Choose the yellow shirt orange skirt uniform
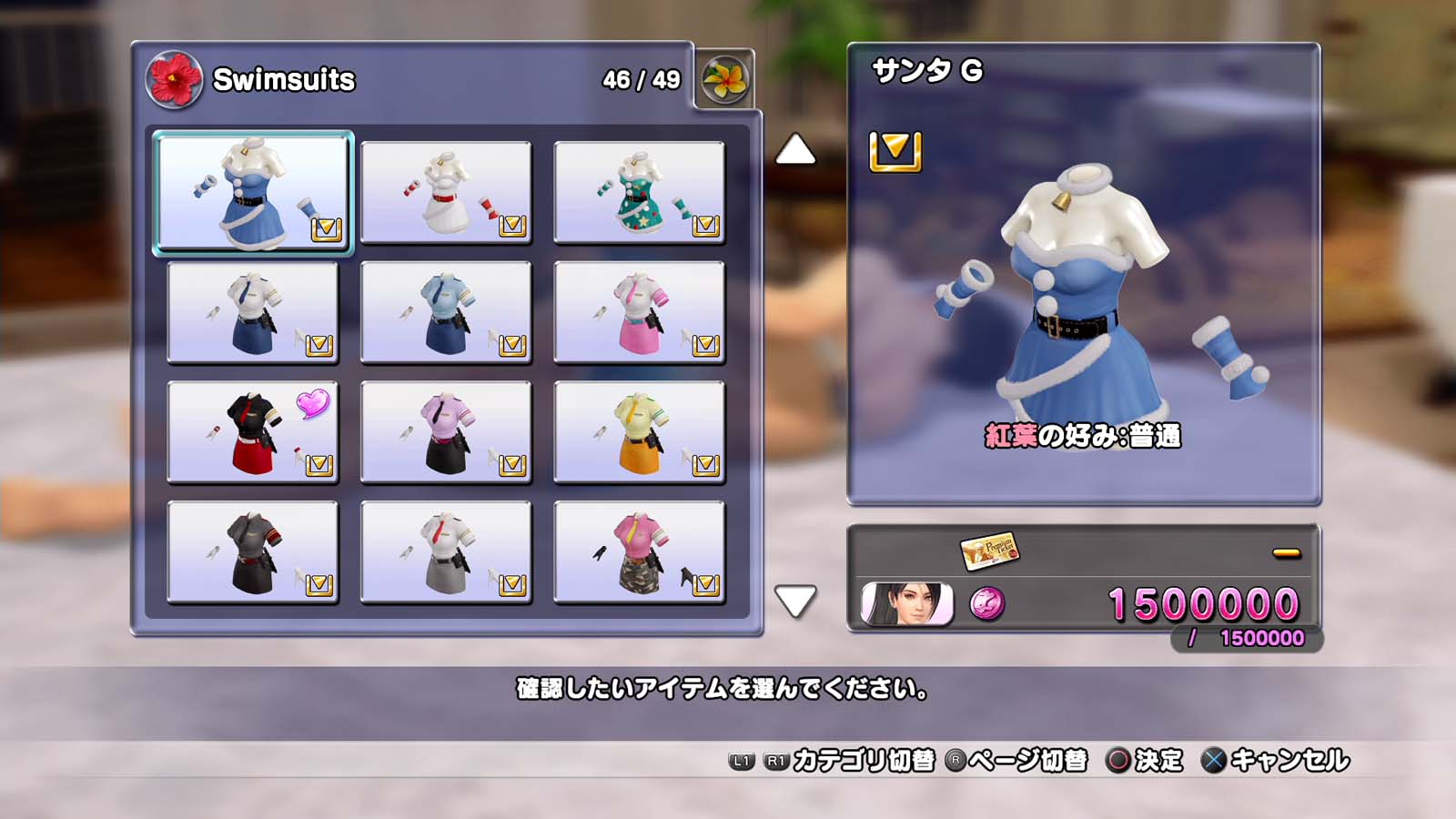Screen dimensions: 1456x819 tap(639, 432)
